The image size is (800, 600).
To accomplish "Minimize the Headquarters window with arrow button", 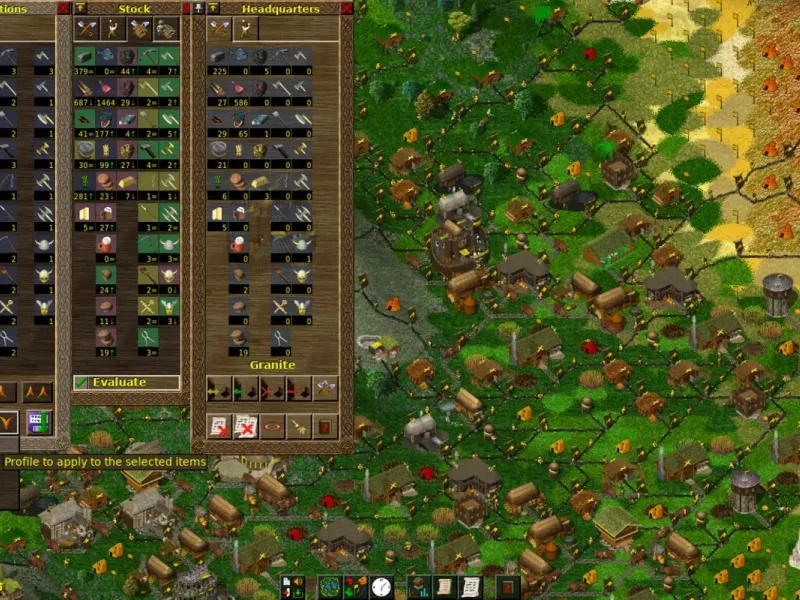I will click(213, 8).
